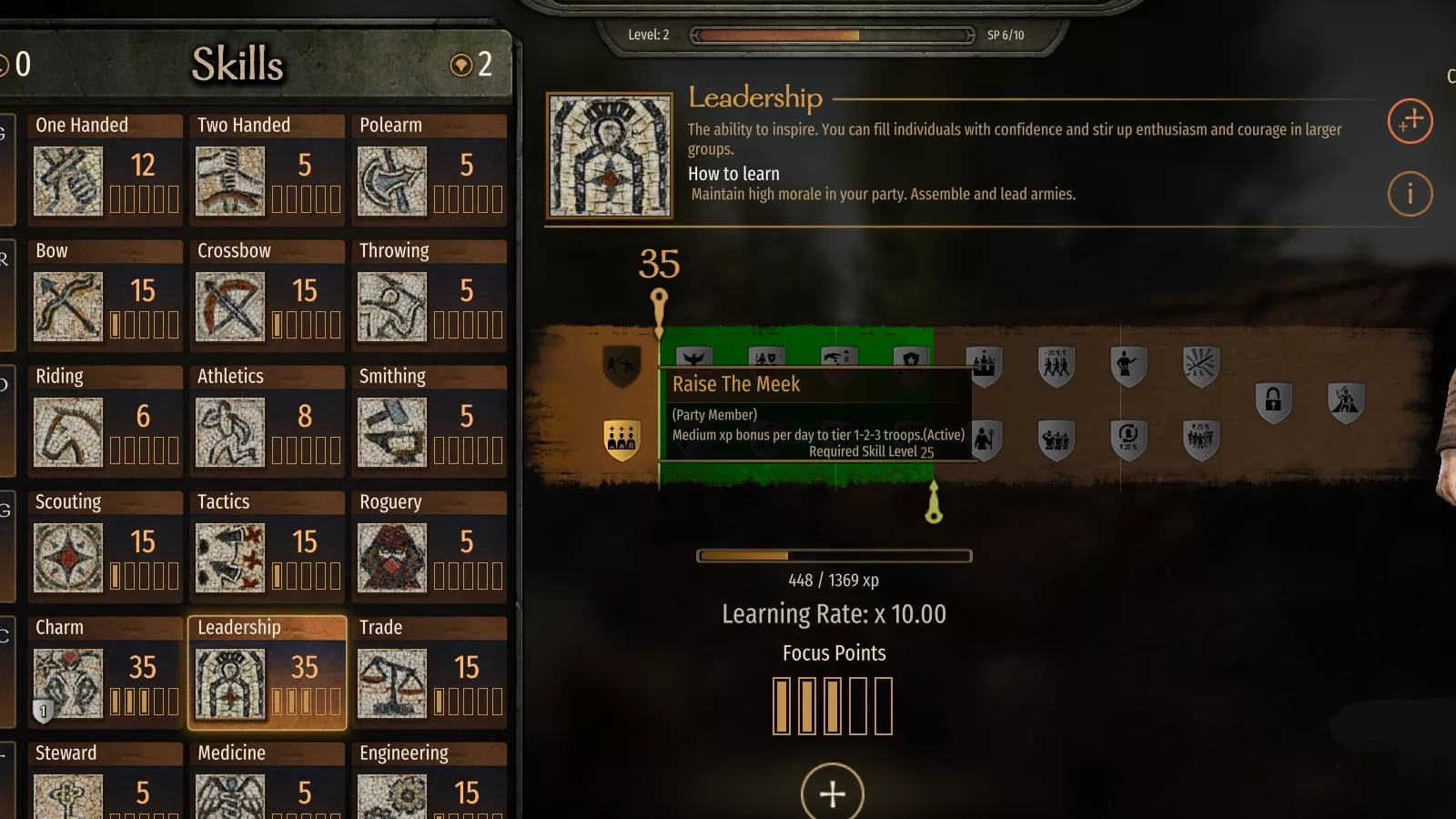Add a focus point to Leadership
This screenshot has height=819, width=1456.
pyautogui.click(x=832, y=793)
